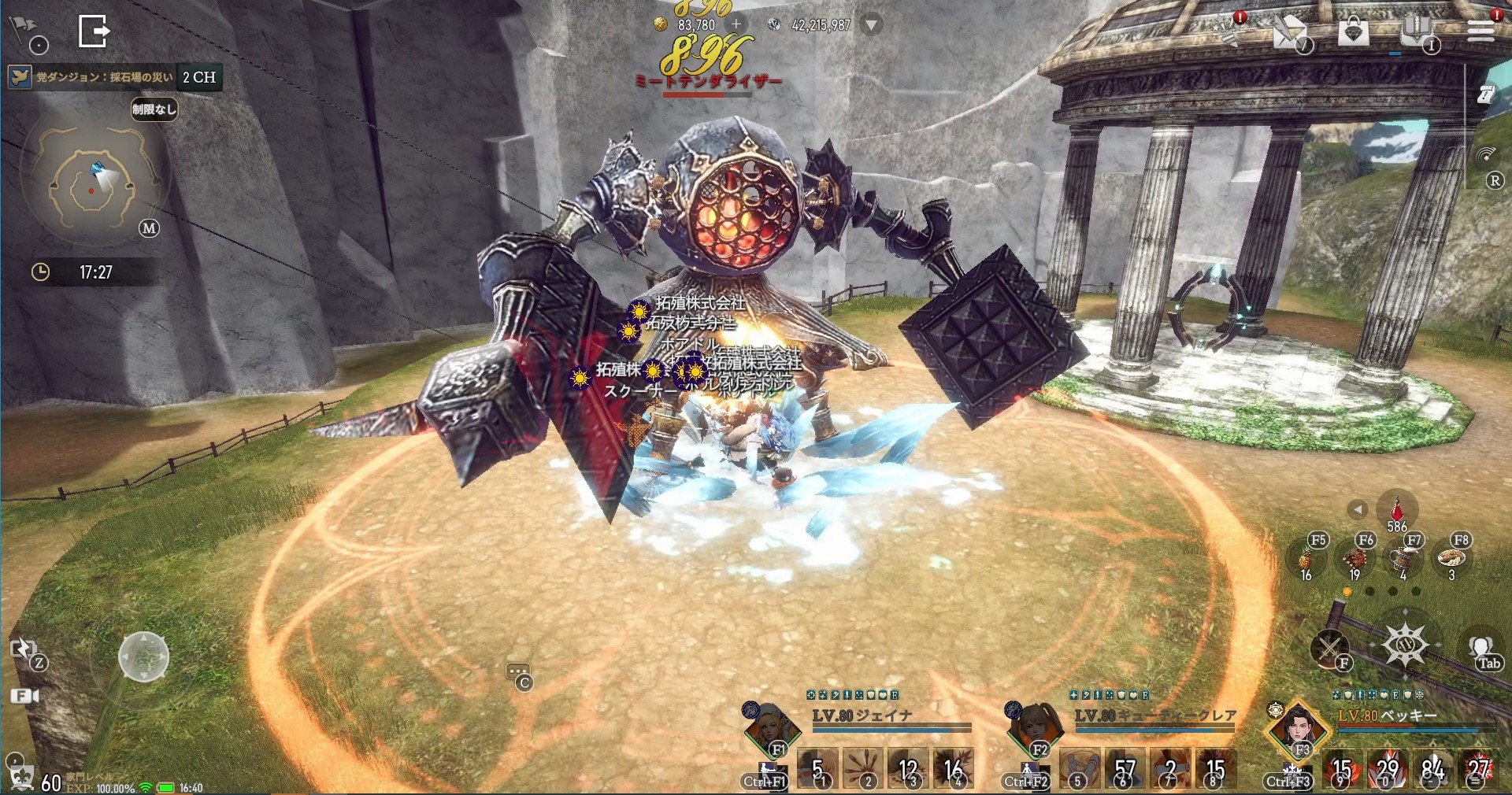
Task: Expand the currency dropdown arrow
Action: [x=871, y=25]
